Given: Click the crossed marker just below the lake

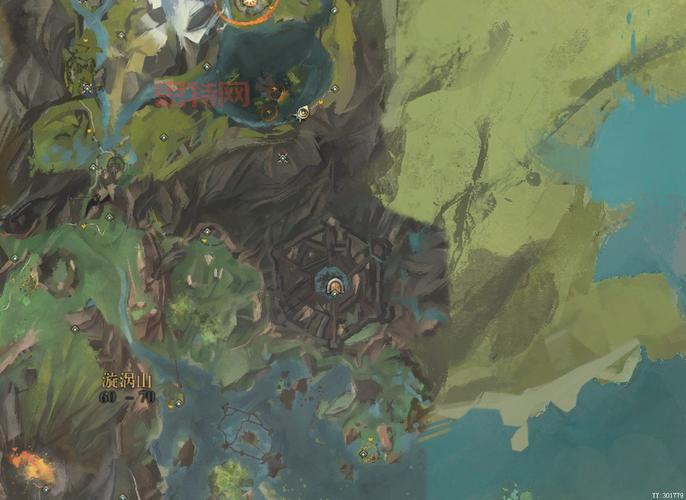Looking at the screenshot, I should (283, 157).
